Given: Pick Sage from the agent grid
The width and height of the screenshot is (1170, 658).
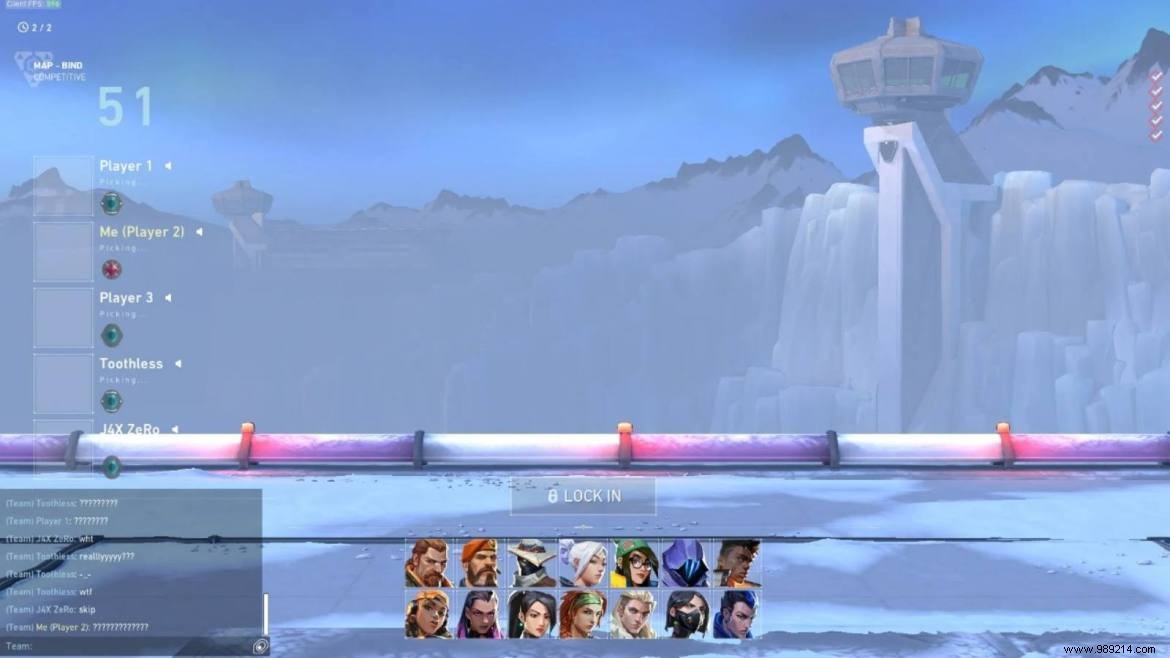Looking at the screenshot, I should (x=531, y=614).
